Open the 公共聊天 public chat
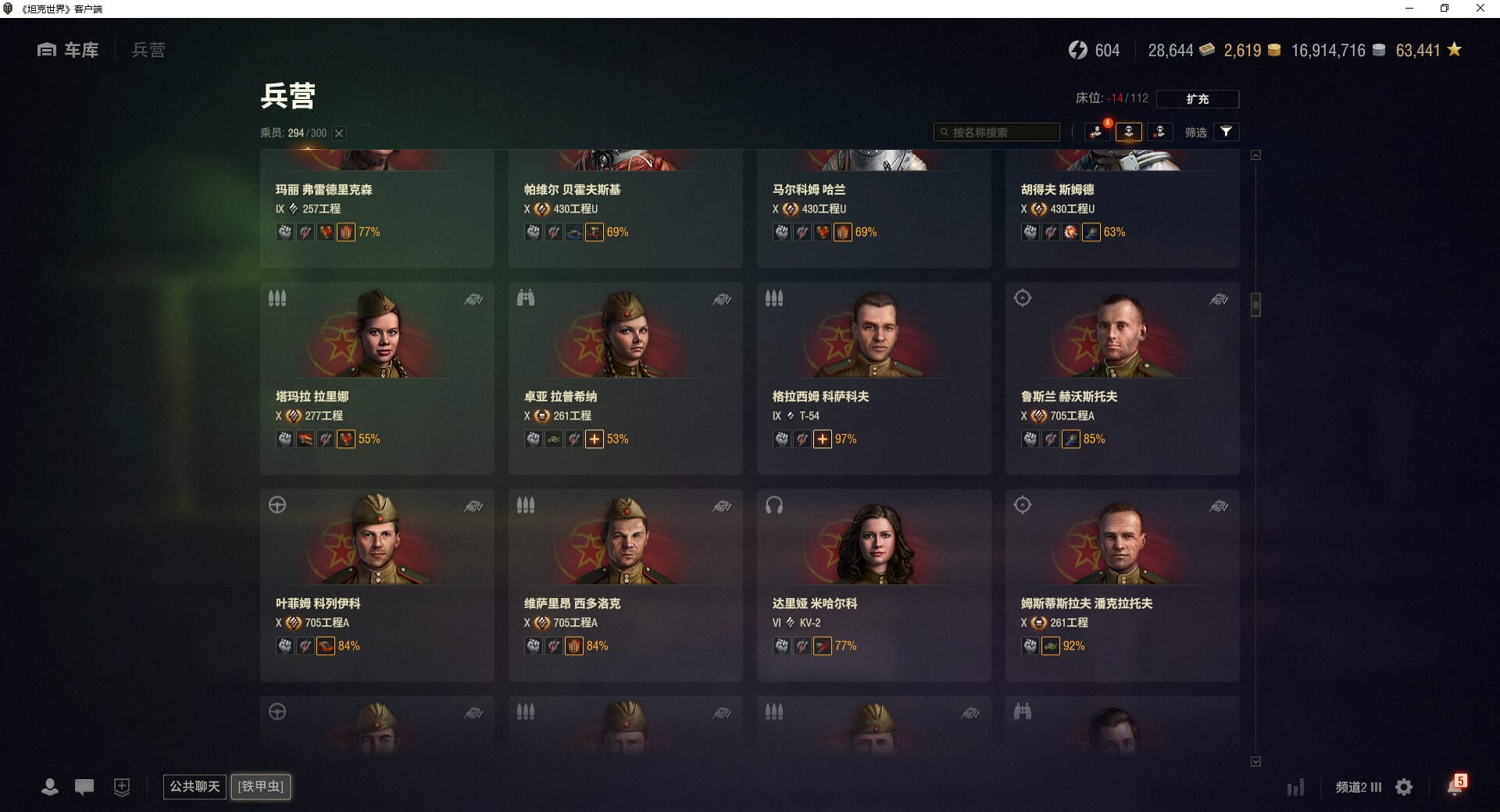Viewport: 1500px width, 812px height. coord(195,786)
